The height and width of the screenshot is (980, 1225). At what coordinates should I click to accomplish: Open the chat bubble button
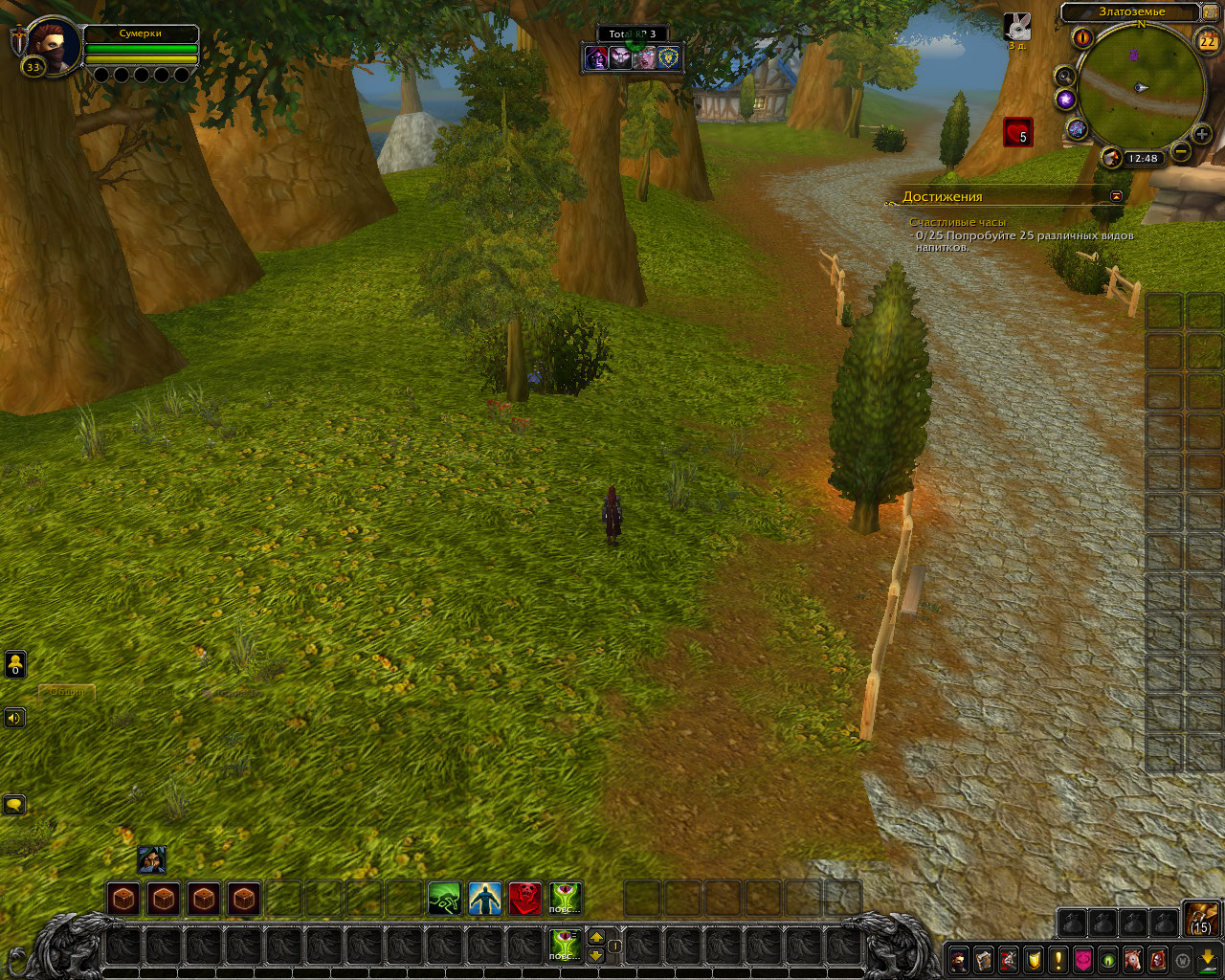point(14,805)
